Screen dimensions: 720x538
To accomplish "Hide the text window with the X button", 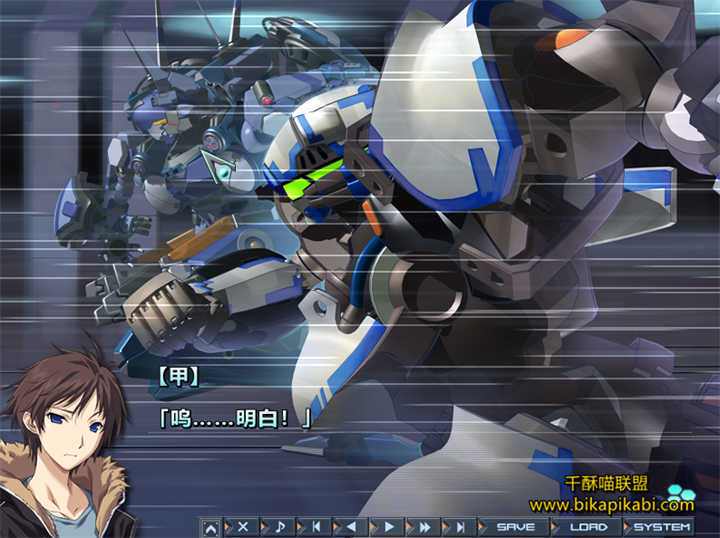I will pos(242,526).
